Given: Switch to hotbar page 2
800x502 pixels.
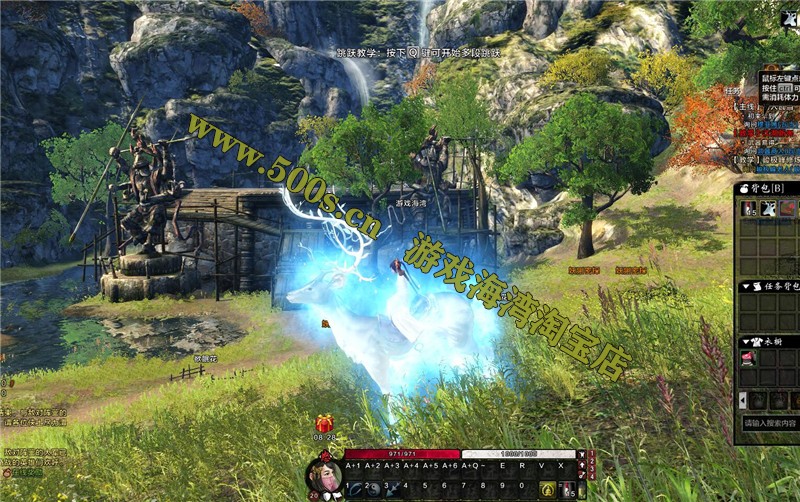Looking at the screenshot, I should click(x=590, y=465).
